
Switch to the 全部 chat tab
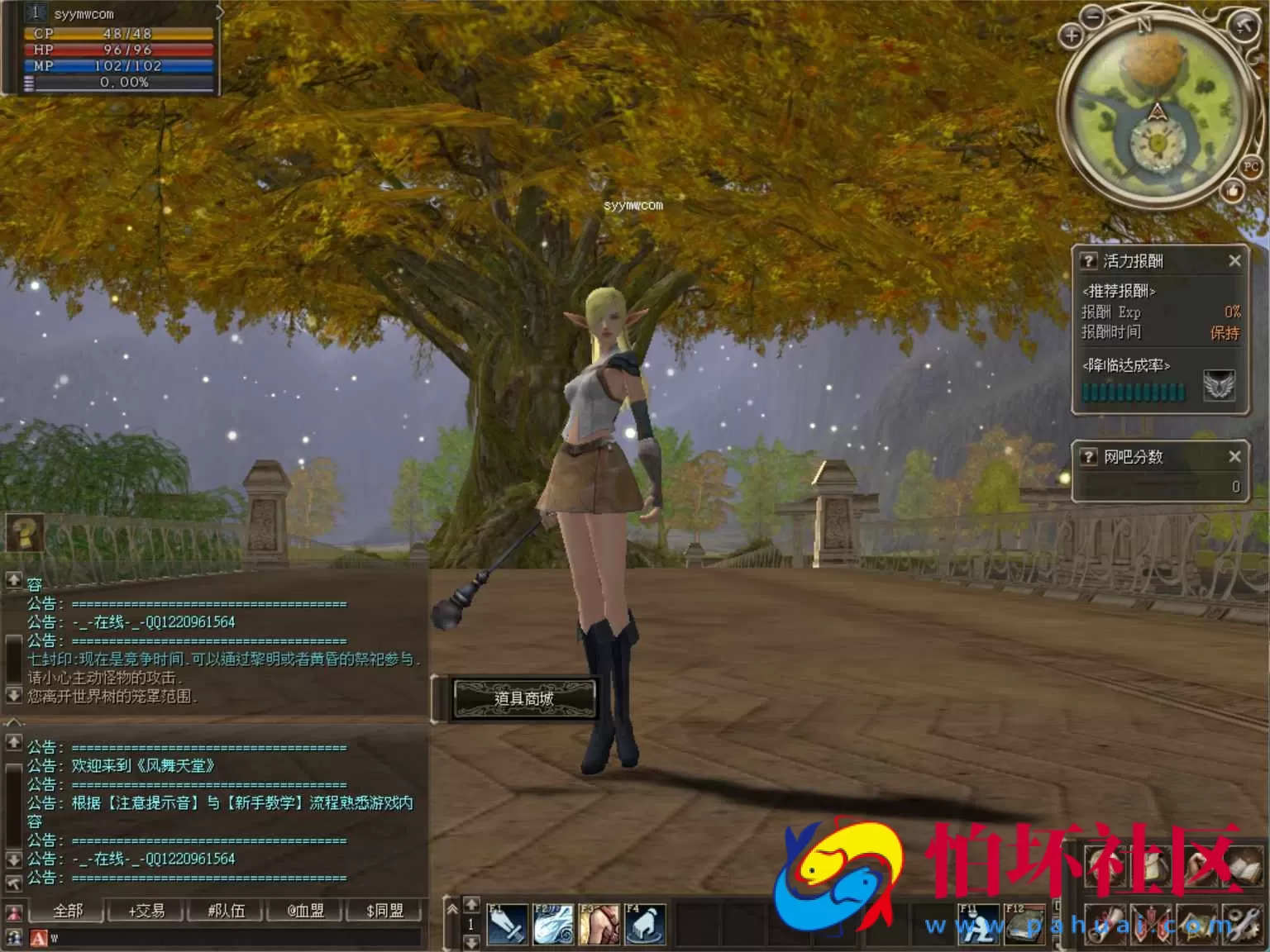(x=68, y=911)
